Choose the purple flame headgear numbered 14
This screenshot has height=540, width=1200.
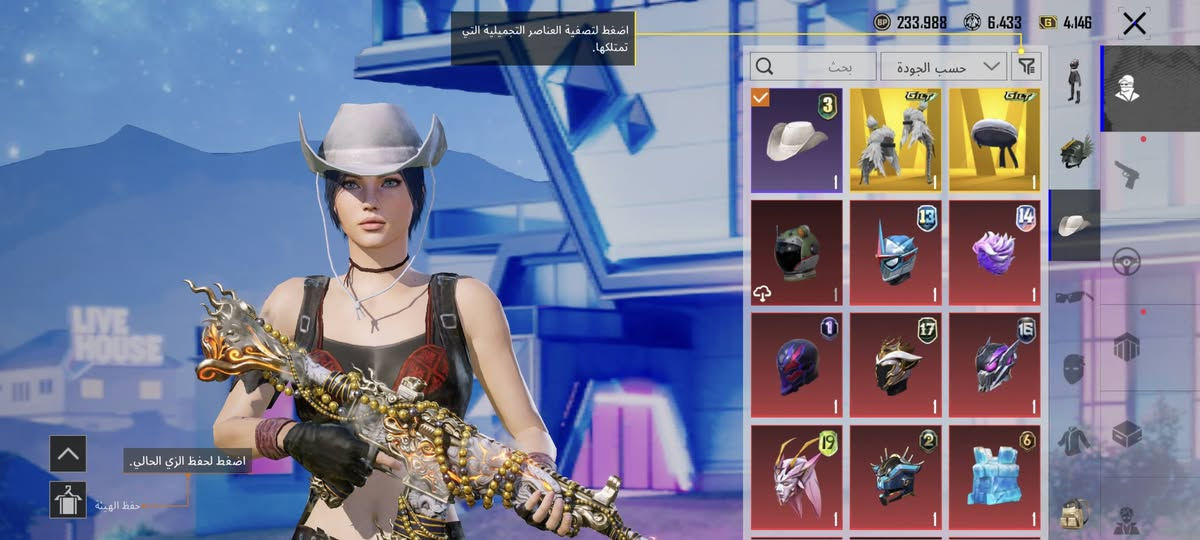pyautogui.click(x=994, y=252)
